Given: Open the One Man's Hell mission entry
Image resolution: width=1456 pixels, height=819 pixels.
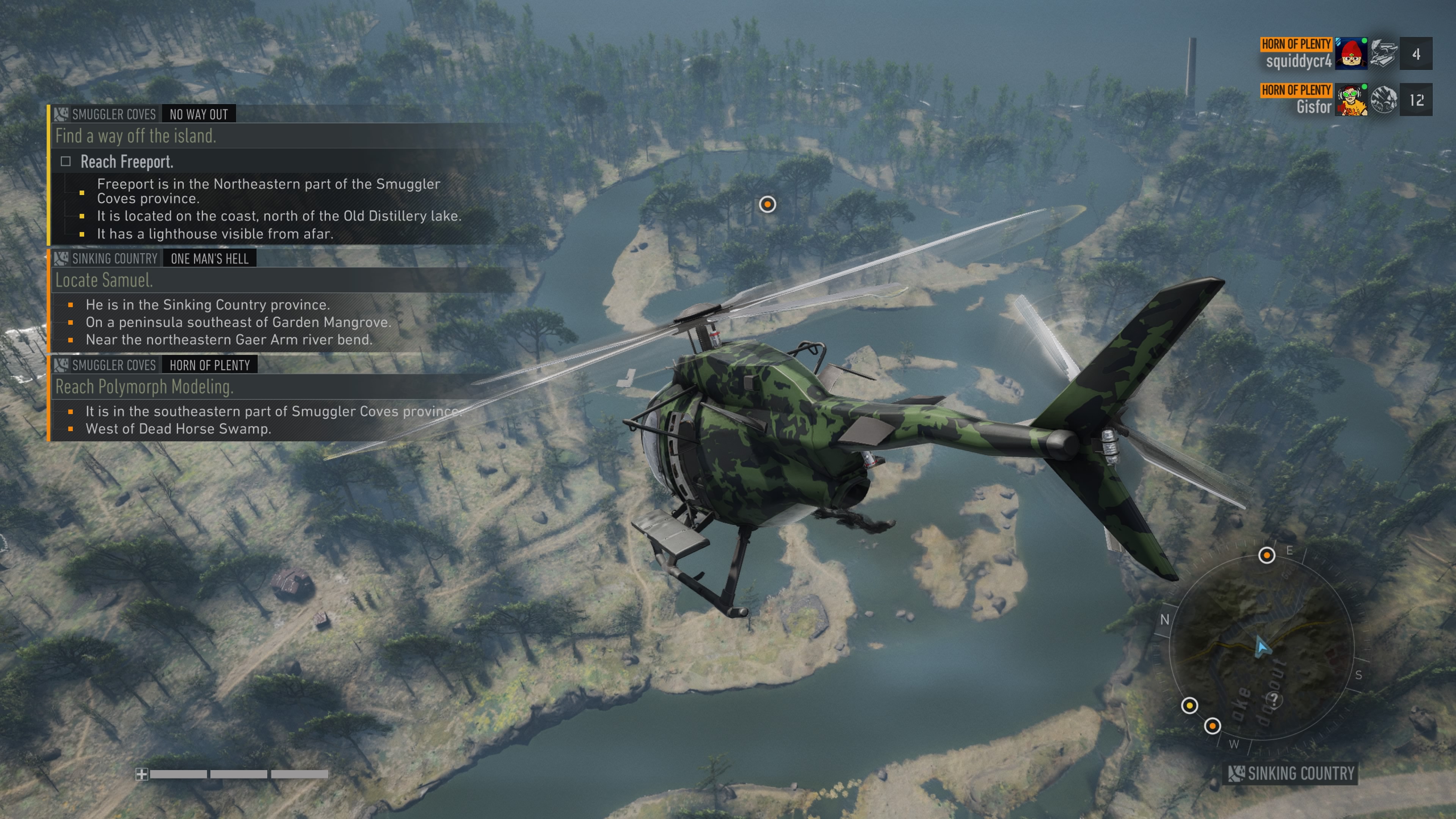Looking at the screenshot, I should click(209, 259).
